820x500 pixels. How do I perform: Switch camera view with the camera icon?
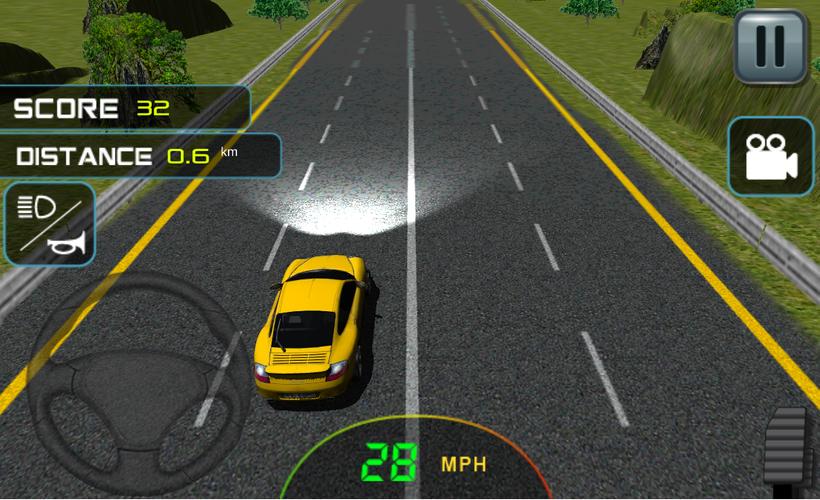tap(770, 157)
